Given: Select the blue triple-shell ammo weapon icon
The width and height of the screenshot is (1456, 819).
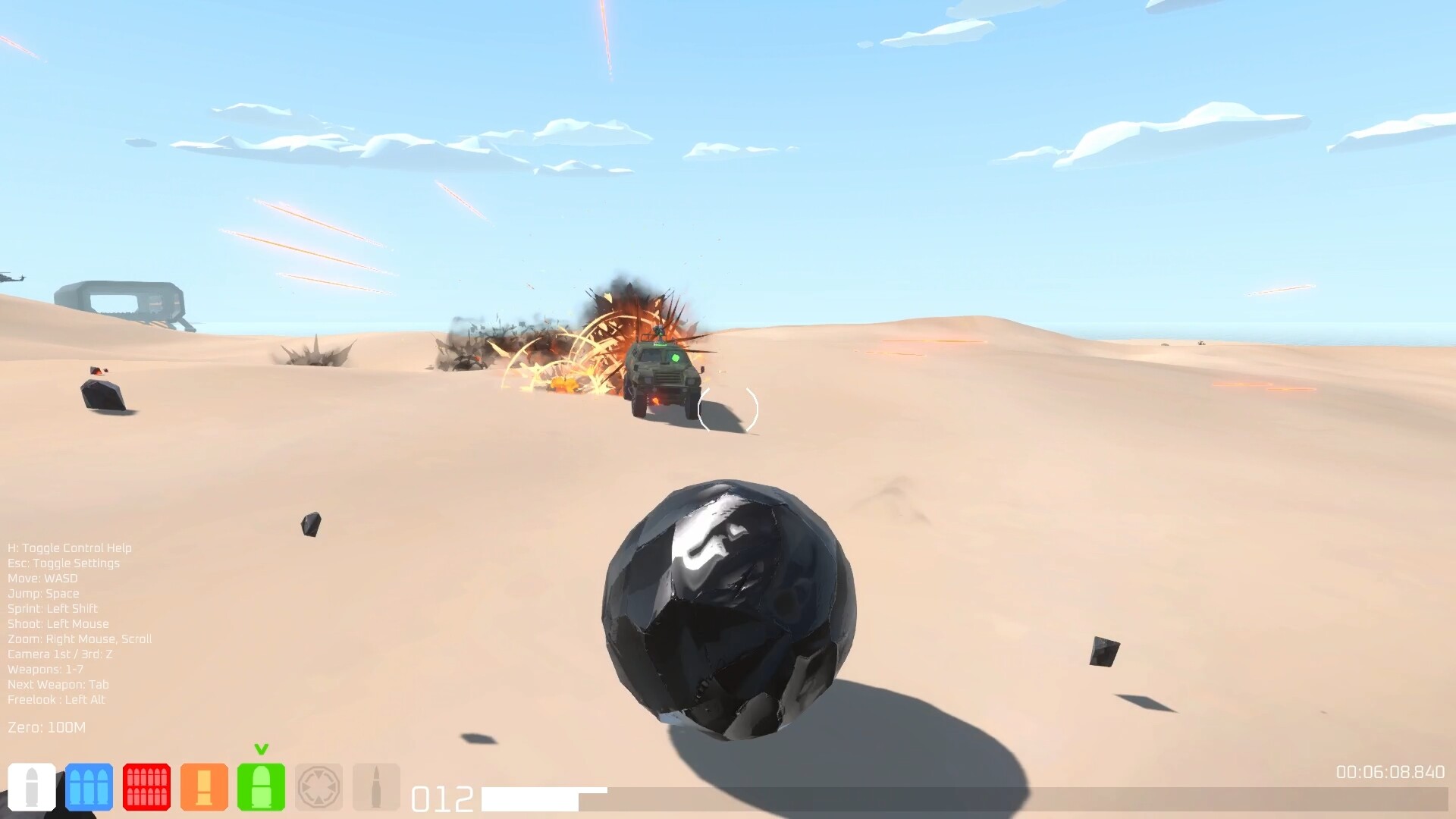Looking at the screenshot, I should (x=89, y=787).
